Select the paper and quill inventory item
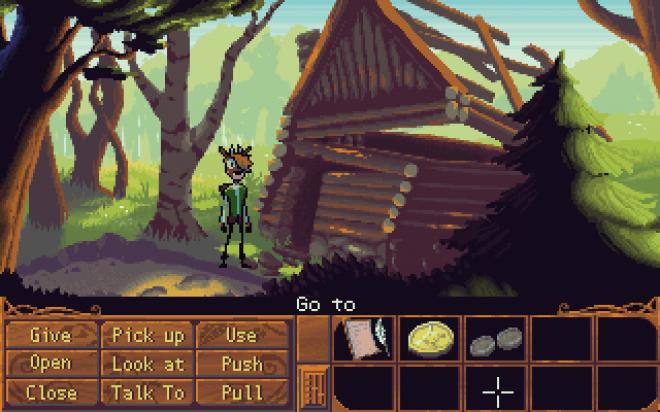The image size is (660, 412). pos(364,339)
